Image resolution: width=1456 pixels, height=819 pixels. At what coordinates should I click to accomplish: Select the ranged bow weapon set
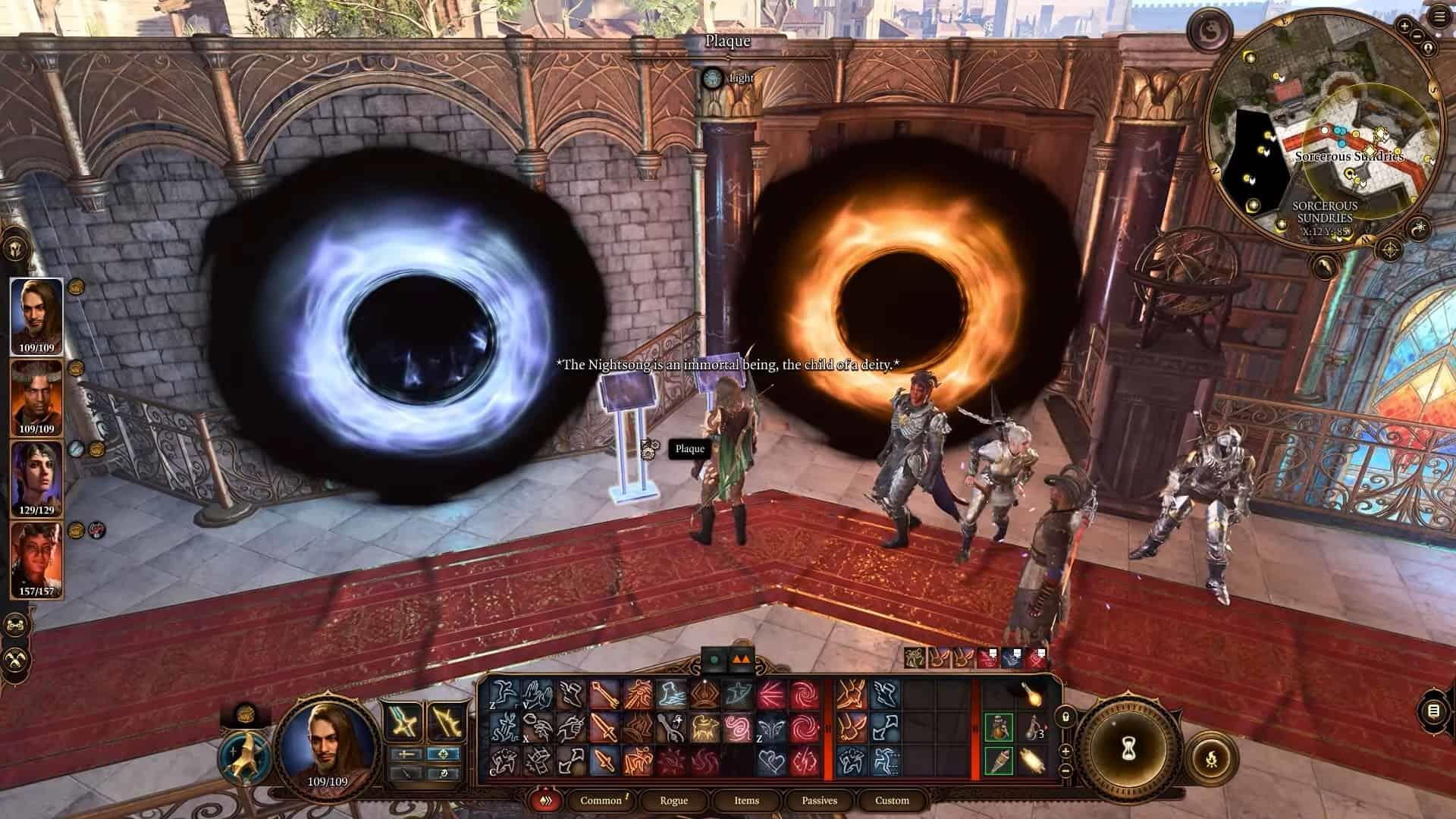444,721
